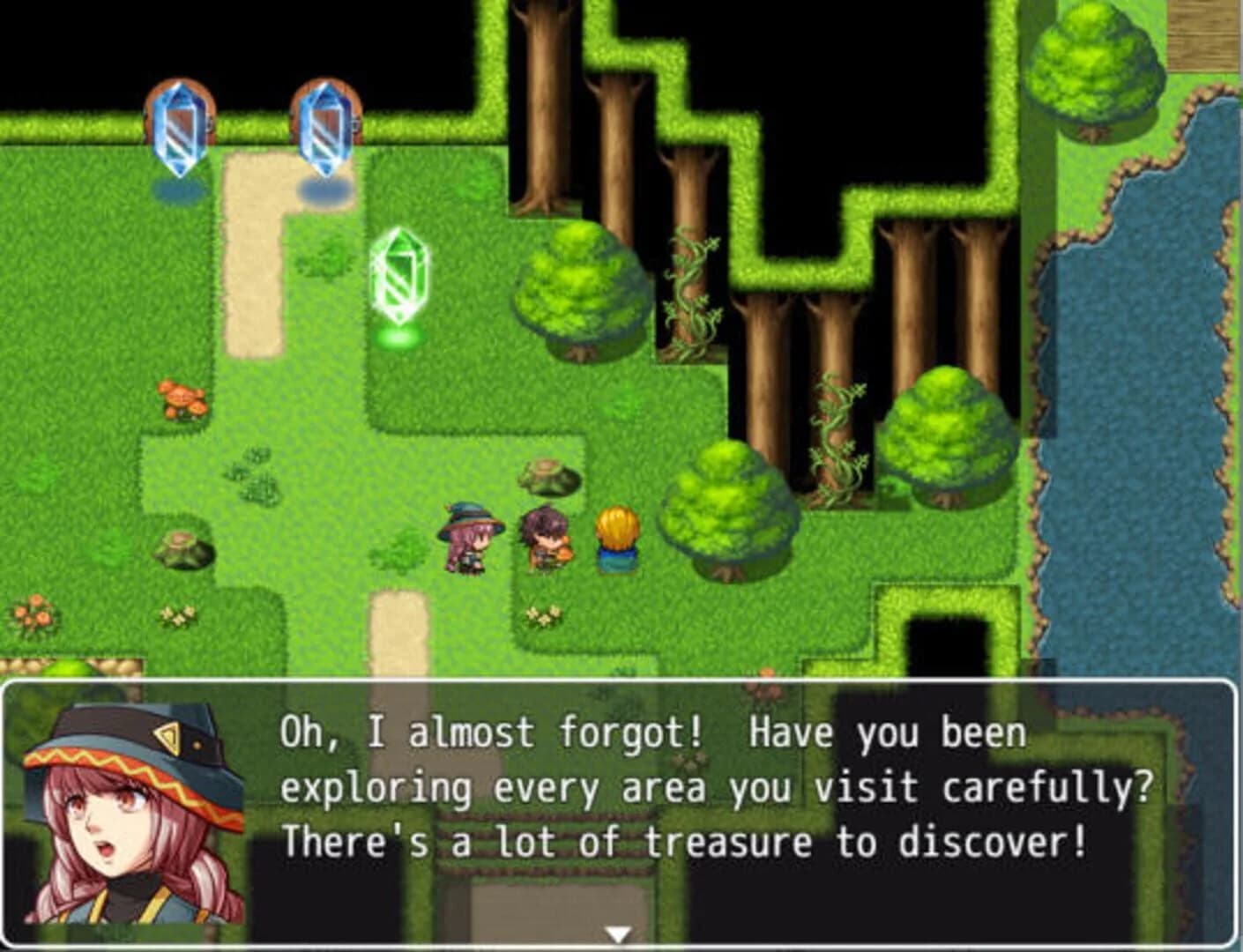Select the blonde hero character

615,538
